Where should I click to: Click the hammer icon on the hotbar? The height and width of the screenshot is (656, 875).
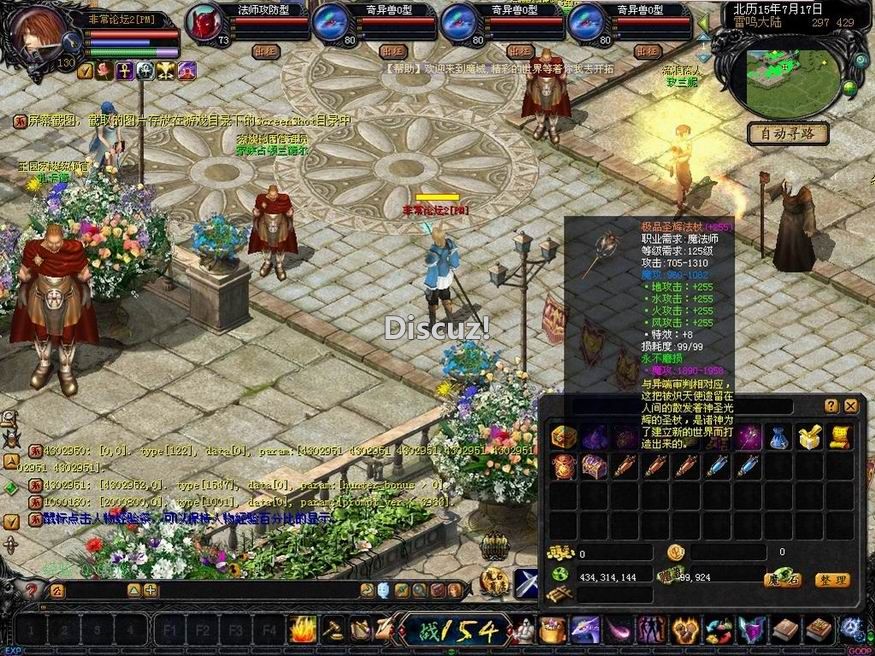click(331, 630)
